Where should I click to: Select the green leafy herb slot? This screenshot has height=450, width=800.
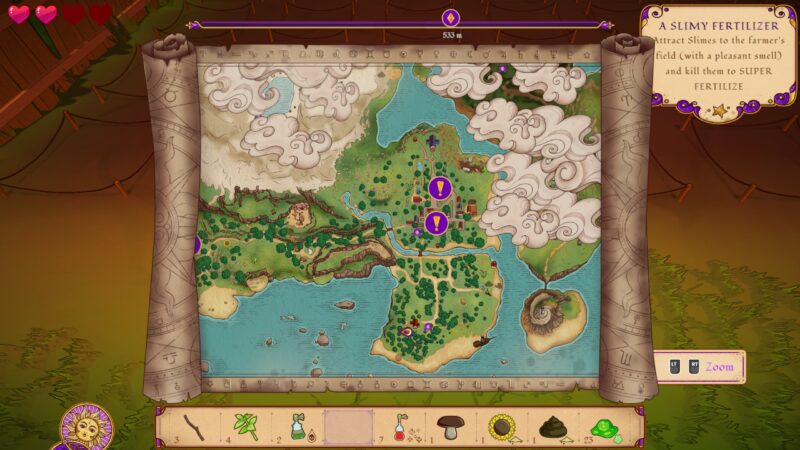coord(246,427)
